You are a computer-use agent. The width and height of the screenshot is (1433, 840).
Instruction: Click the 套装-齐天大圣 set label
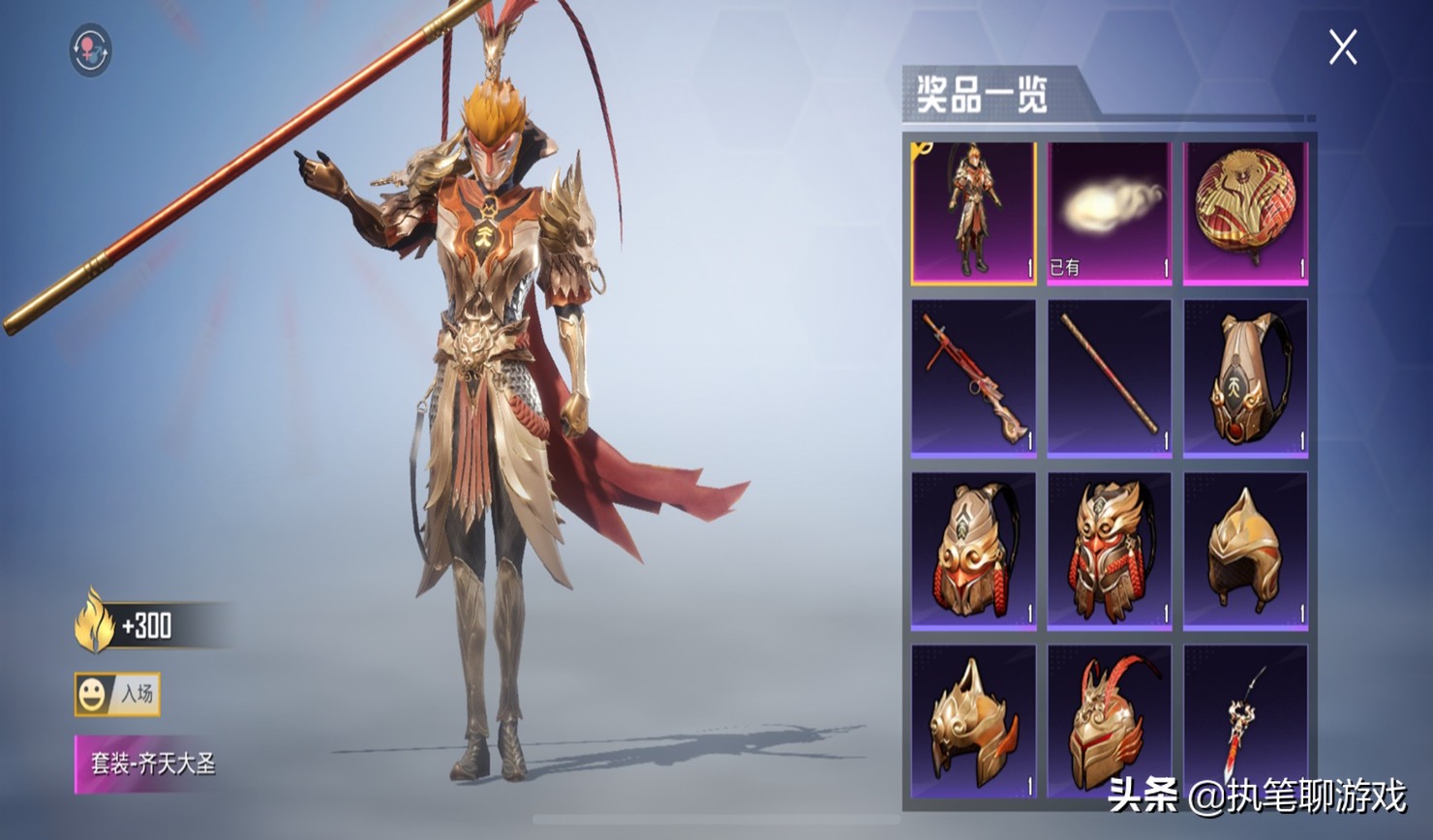[x=150, y=764]
